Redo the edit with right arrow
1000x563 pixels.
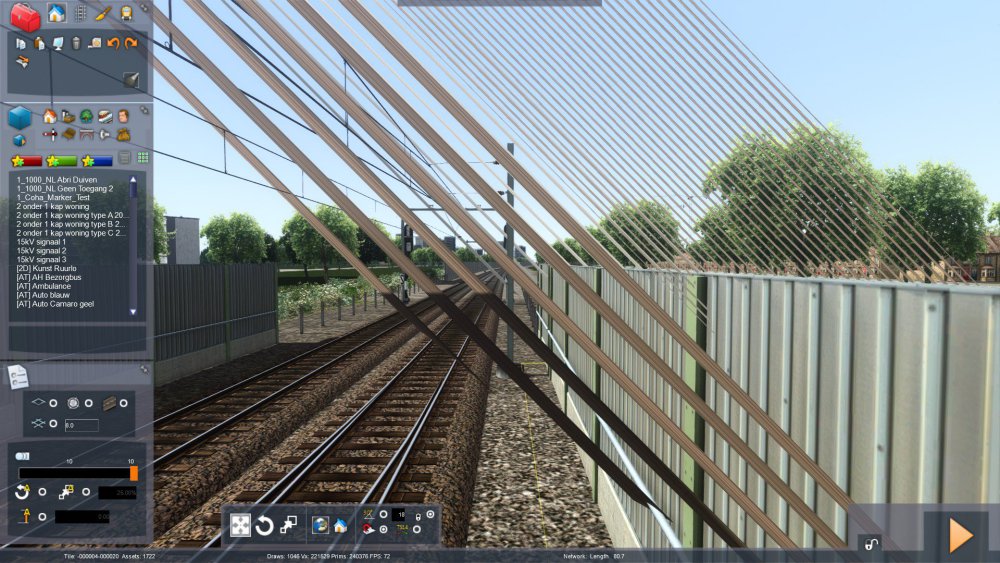pos(131,43)
